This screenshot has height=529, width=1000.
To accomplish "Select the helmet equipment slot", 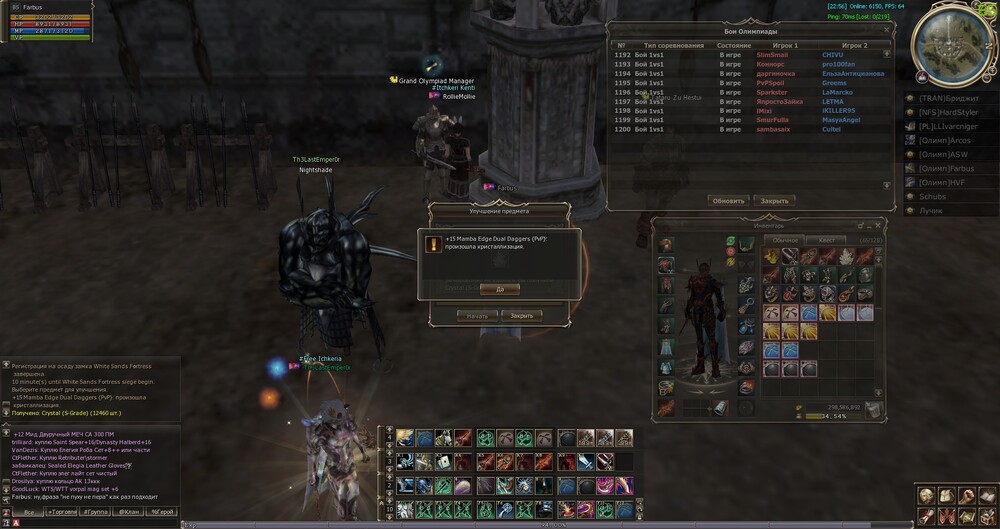I will [x=666, y=244].
